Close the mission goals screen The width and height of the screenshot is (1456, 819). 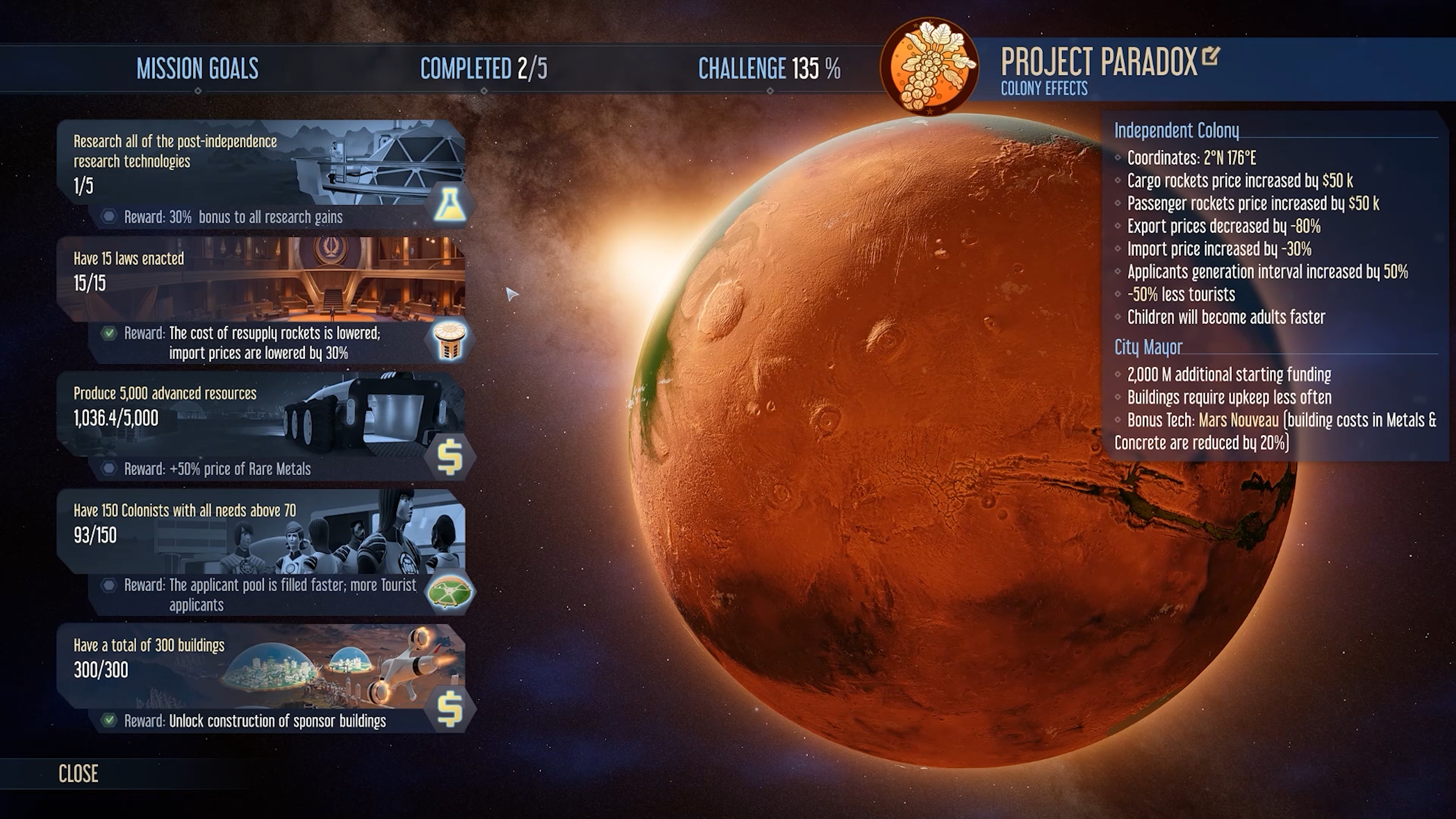(78, 773)
